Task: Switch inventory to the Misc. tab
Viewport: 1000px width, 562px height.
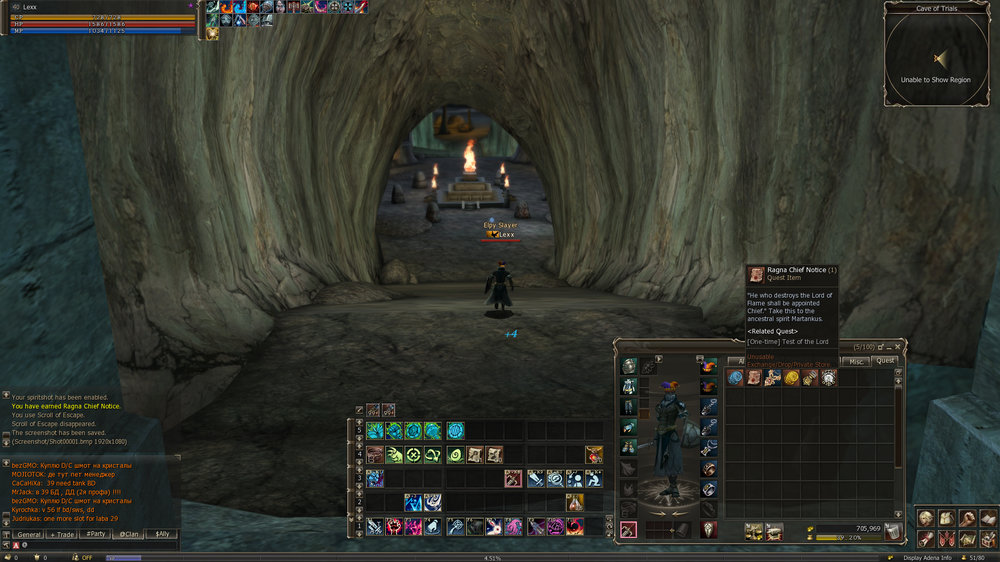Action: coord(857,361)
